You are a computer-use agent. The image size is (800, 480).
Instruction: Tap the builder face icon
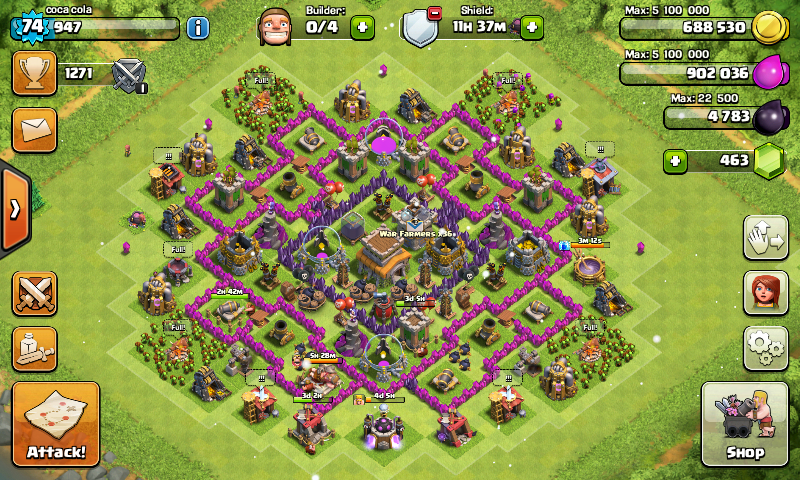point(276,26)
